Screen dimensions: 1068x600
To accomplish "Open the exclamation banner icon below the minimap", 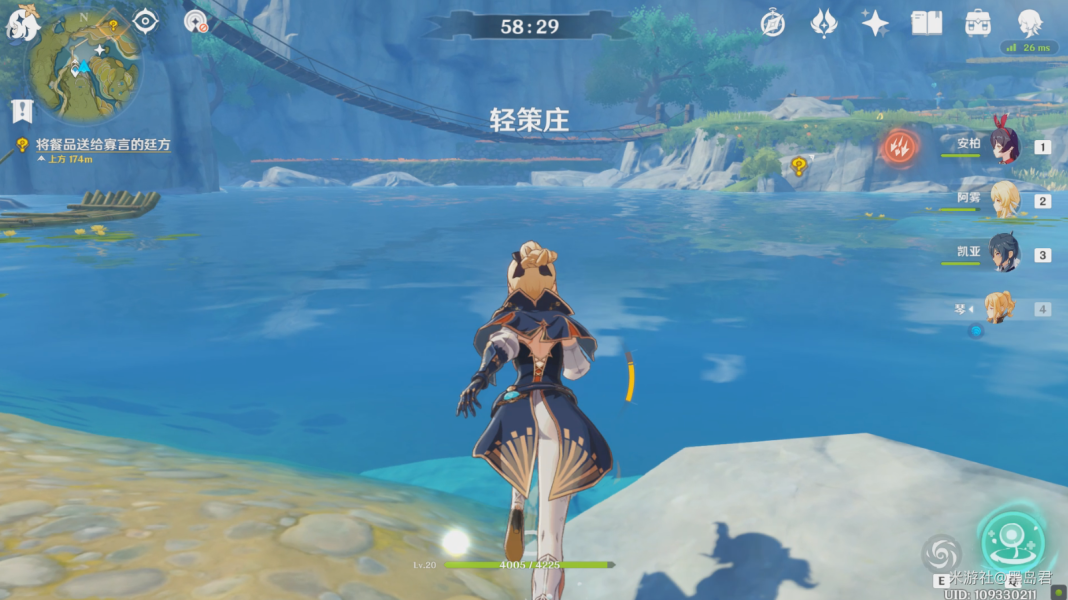I will pos(21,110).
